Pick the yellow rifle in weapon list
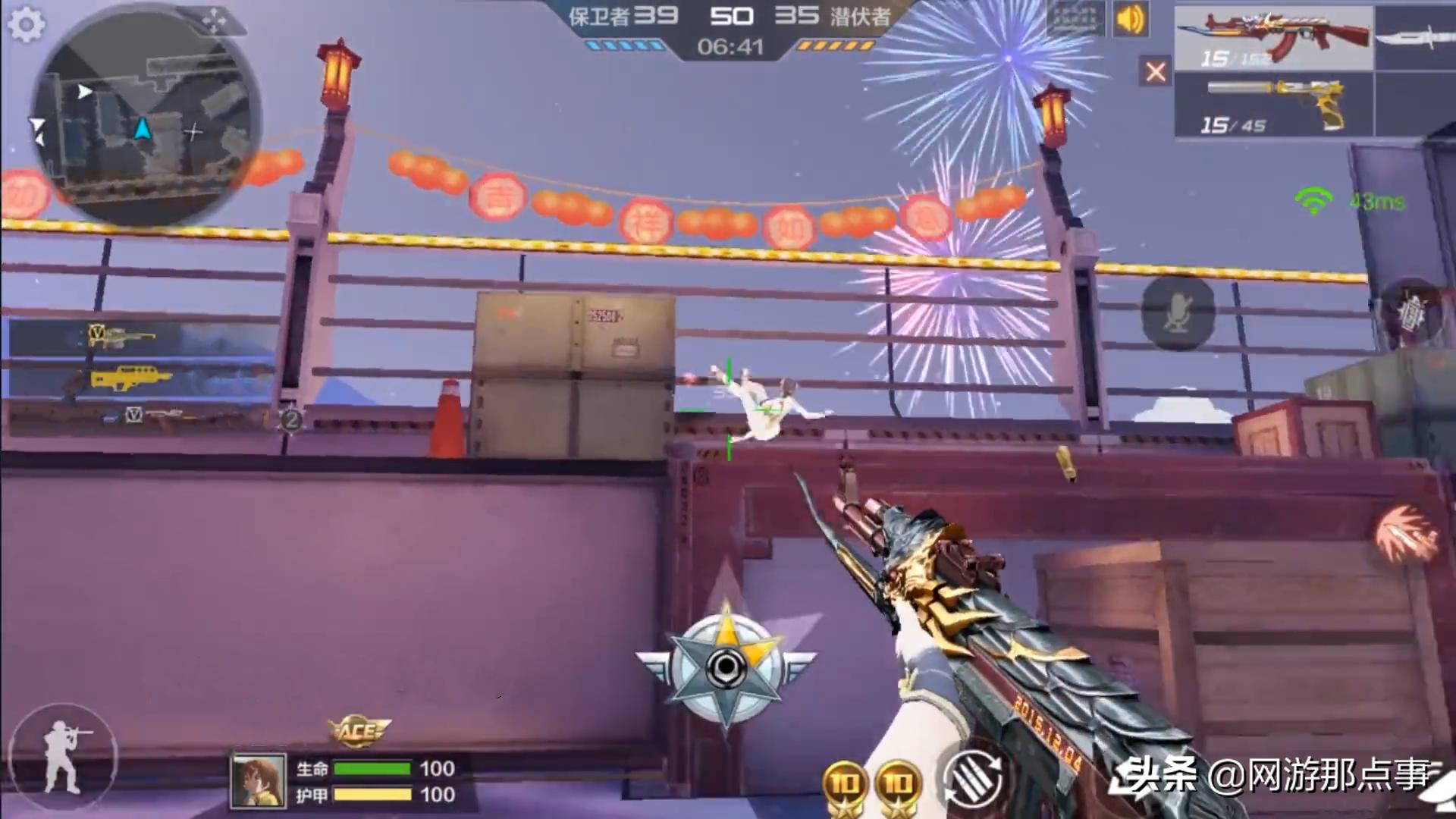The image size is (1456, 819). pyautogui.click(x=130, y=377)
